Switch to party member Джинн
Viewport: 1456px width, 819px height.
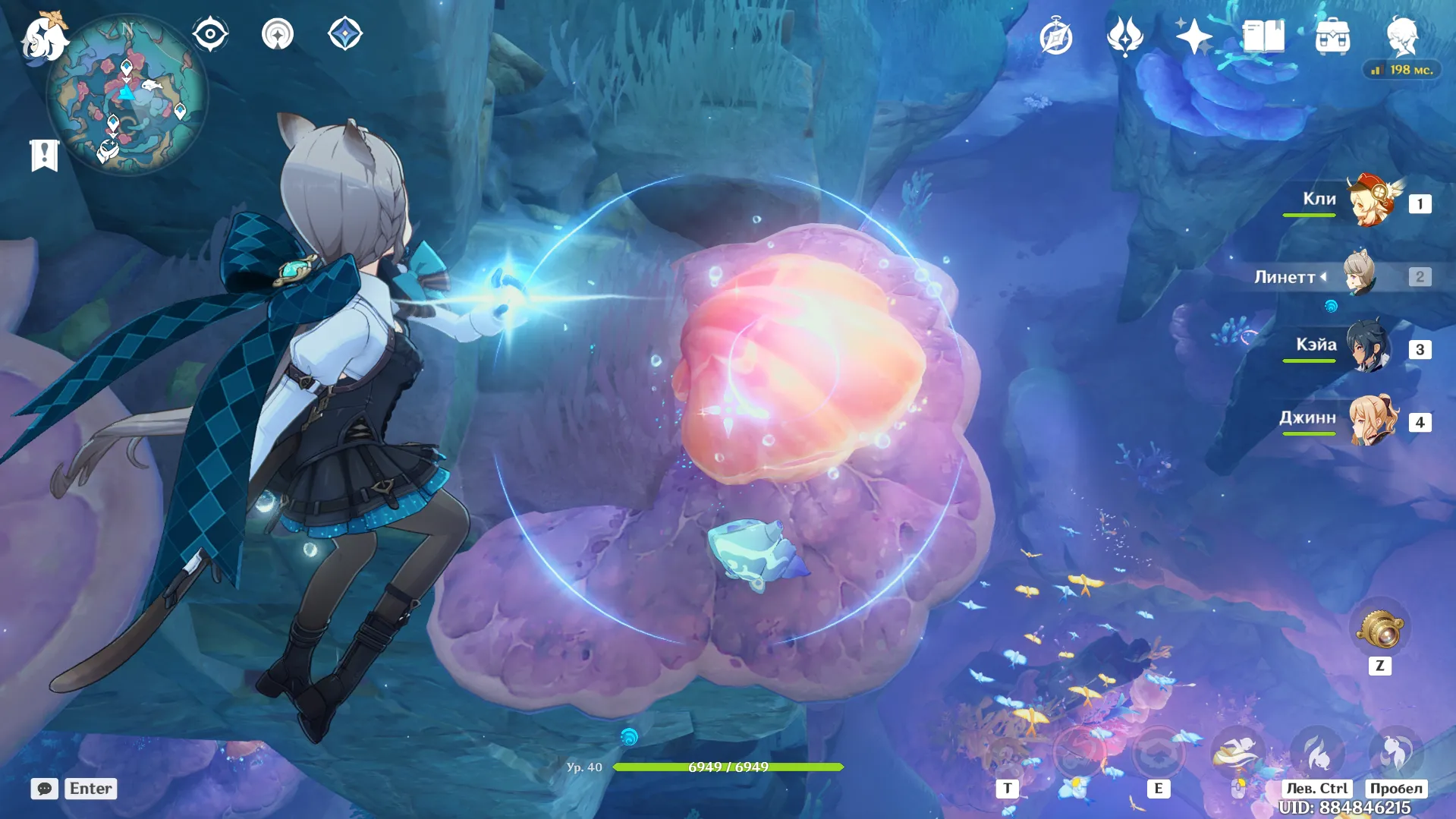(x=1372, y=421)
